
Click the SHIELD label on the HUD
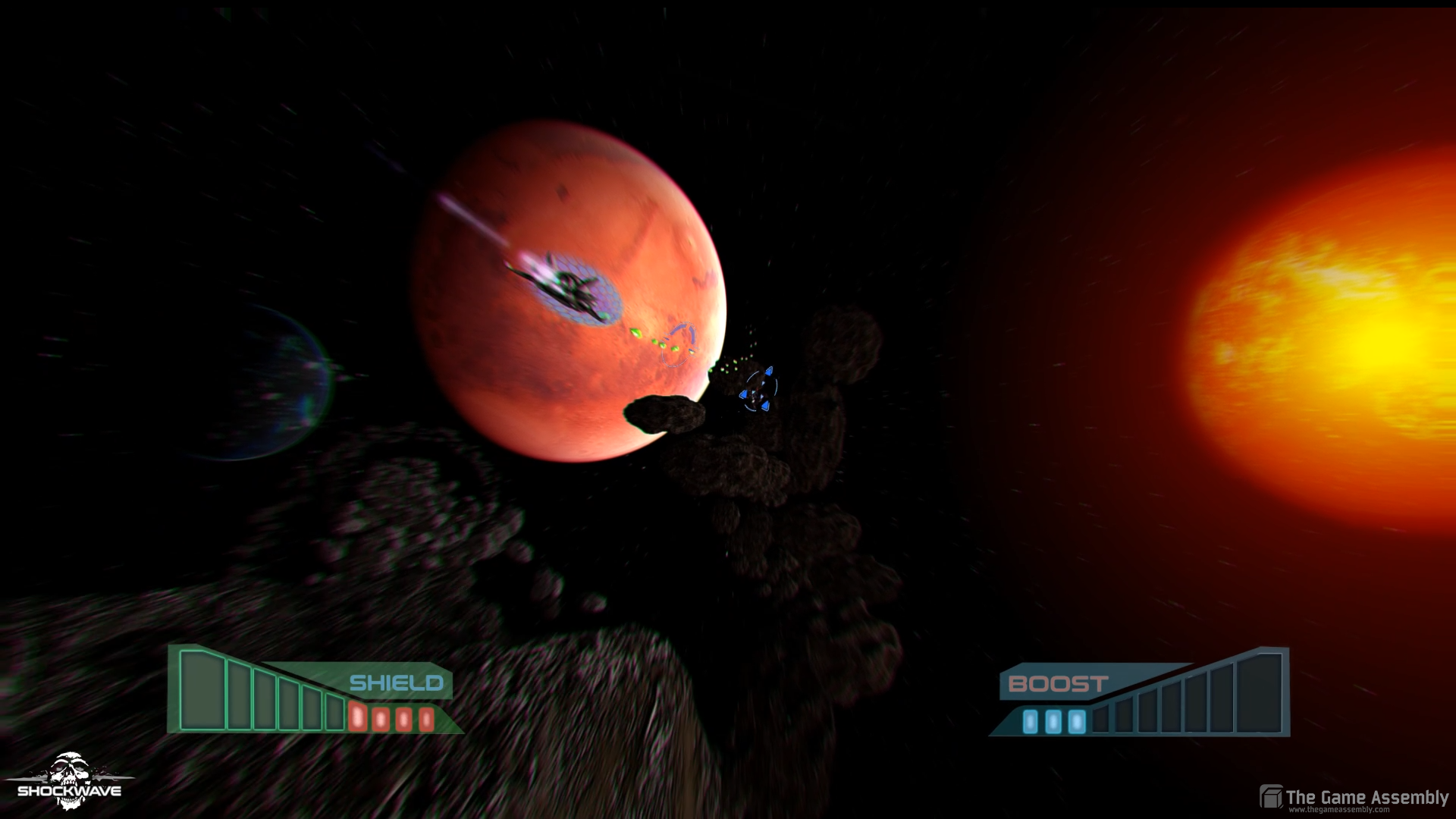tap(396, 684)
